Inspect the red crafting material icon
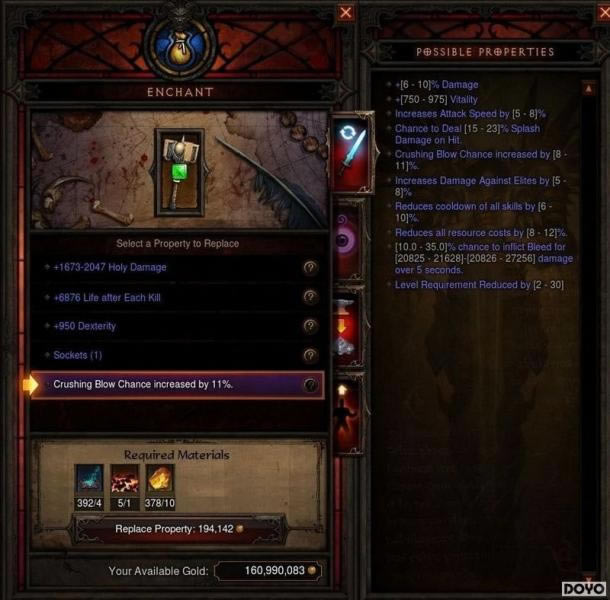The width and height of the screenshot is (610, 600). 124,479
